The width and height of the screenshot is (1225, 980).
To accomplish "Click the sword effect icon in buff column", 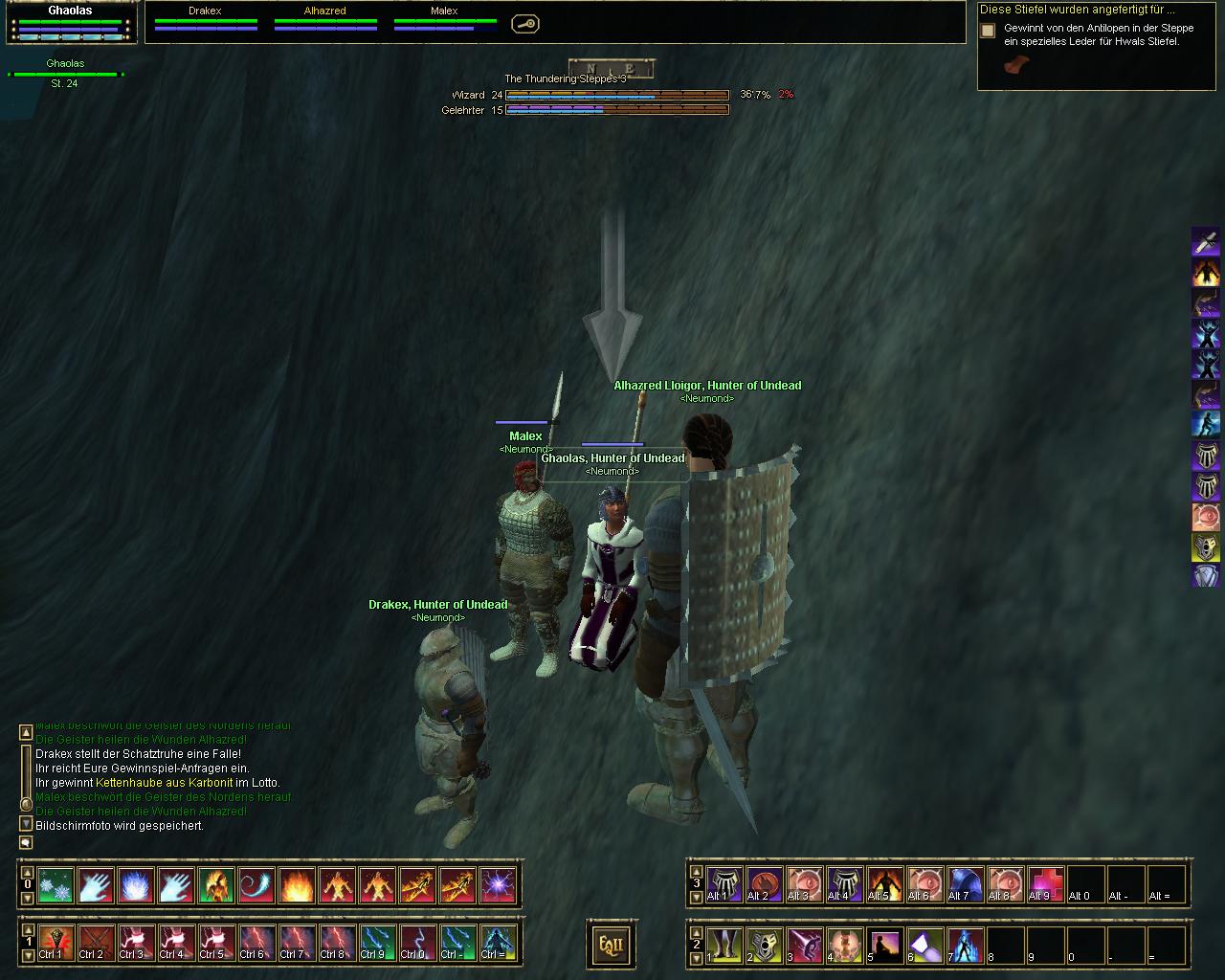I will (1205, 241).
